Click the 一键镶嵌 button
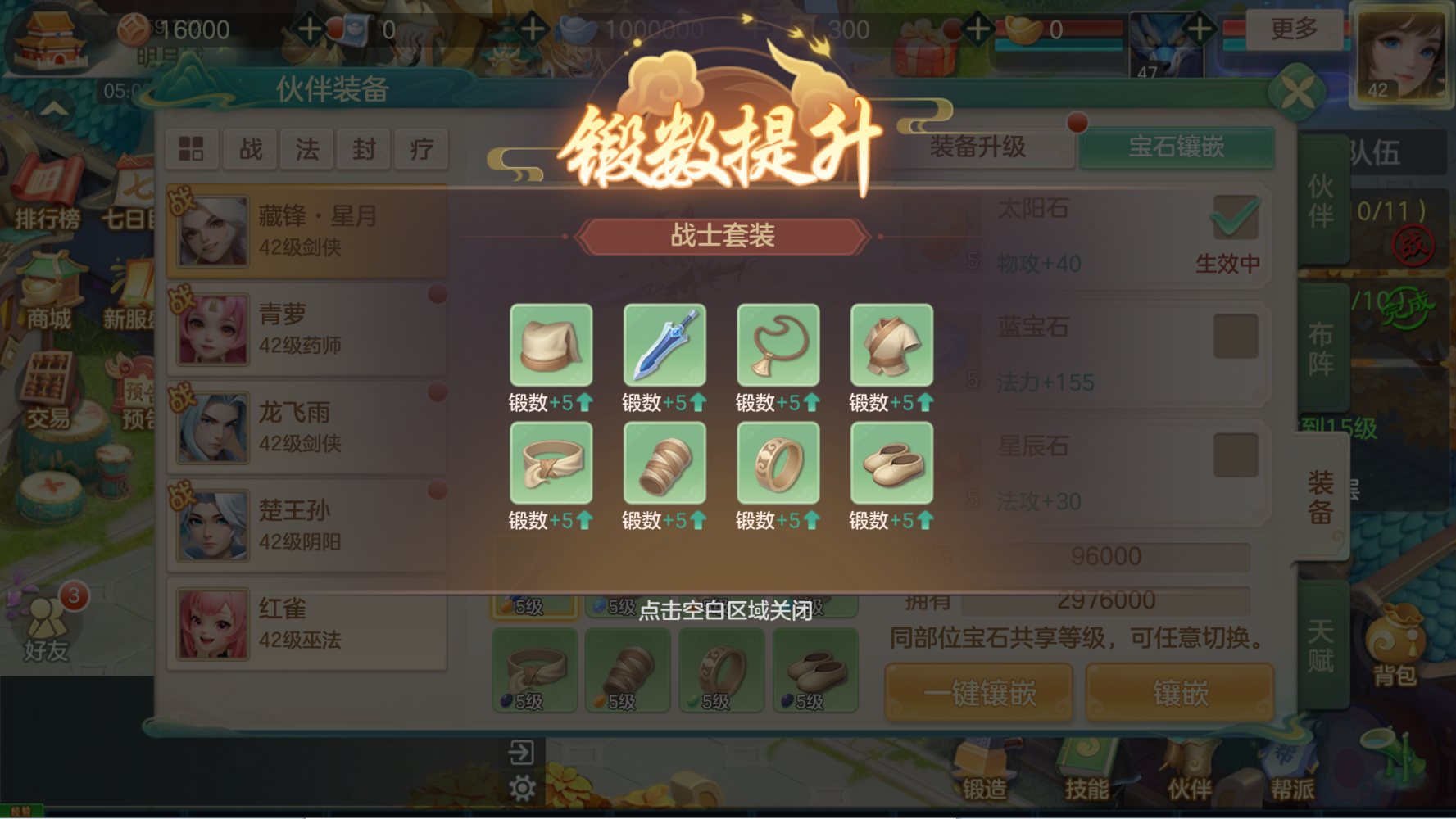This screenshot has height=819, width=1456. click(978, 692)
